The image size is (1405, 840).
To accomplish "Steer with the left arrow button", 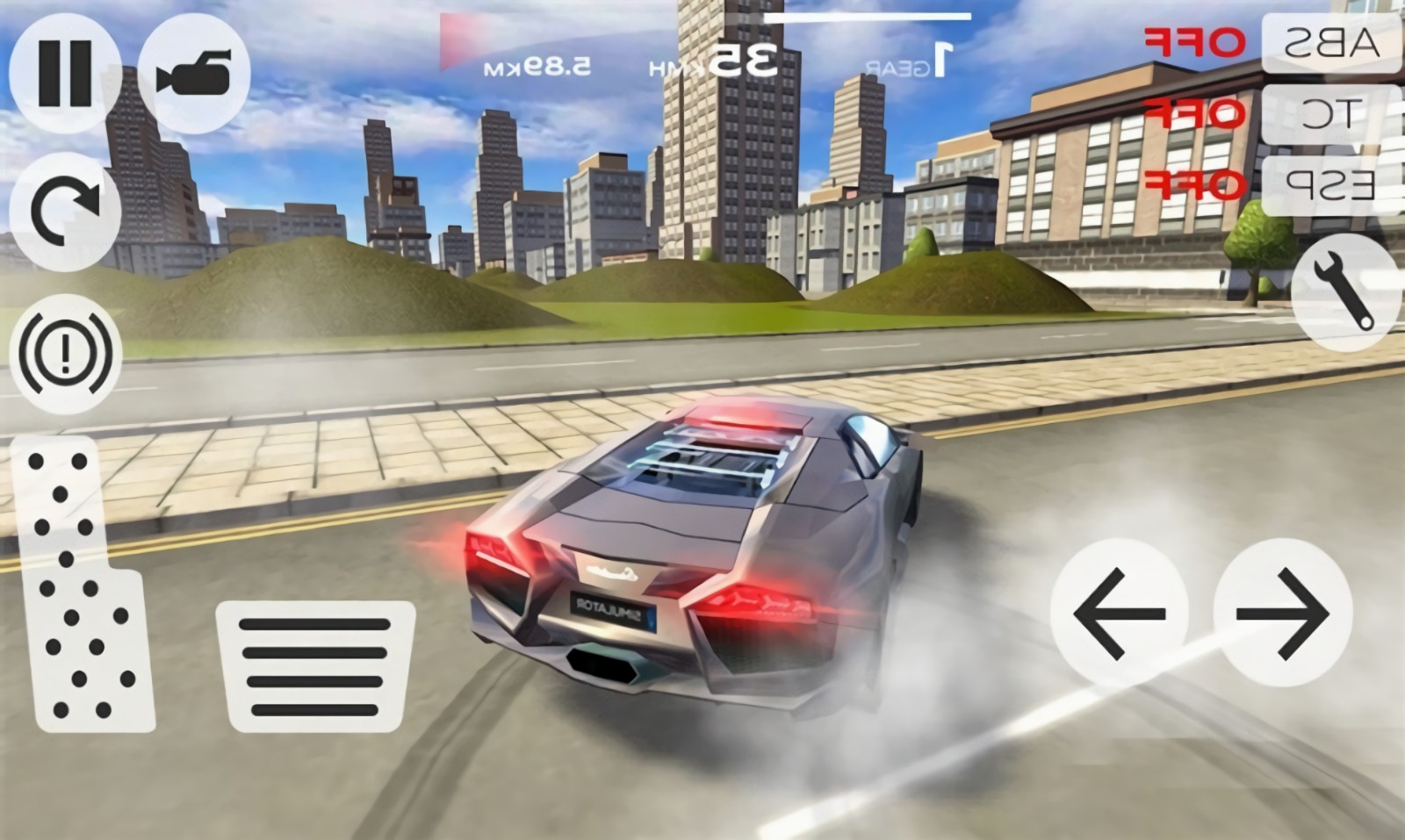I will [x=1119, y=613].
